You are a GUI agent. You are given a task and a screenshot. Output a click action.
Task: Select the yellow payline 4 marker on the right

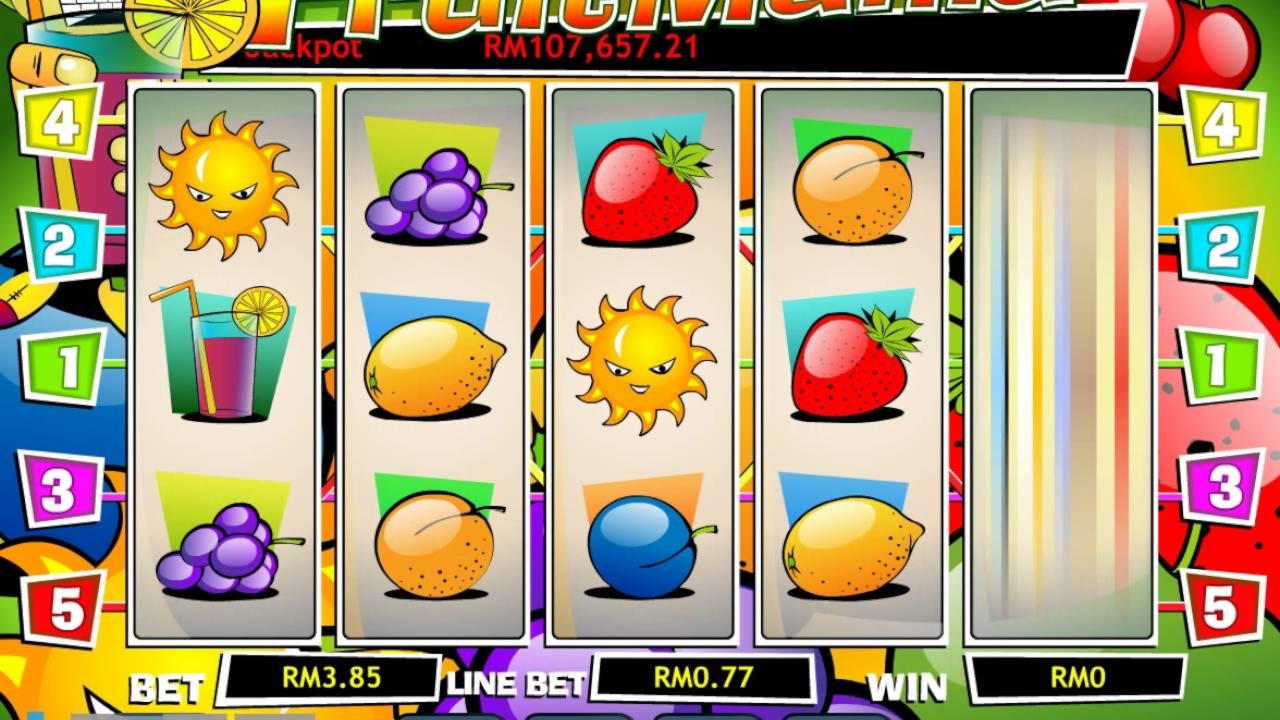[x=1221, y=124]
